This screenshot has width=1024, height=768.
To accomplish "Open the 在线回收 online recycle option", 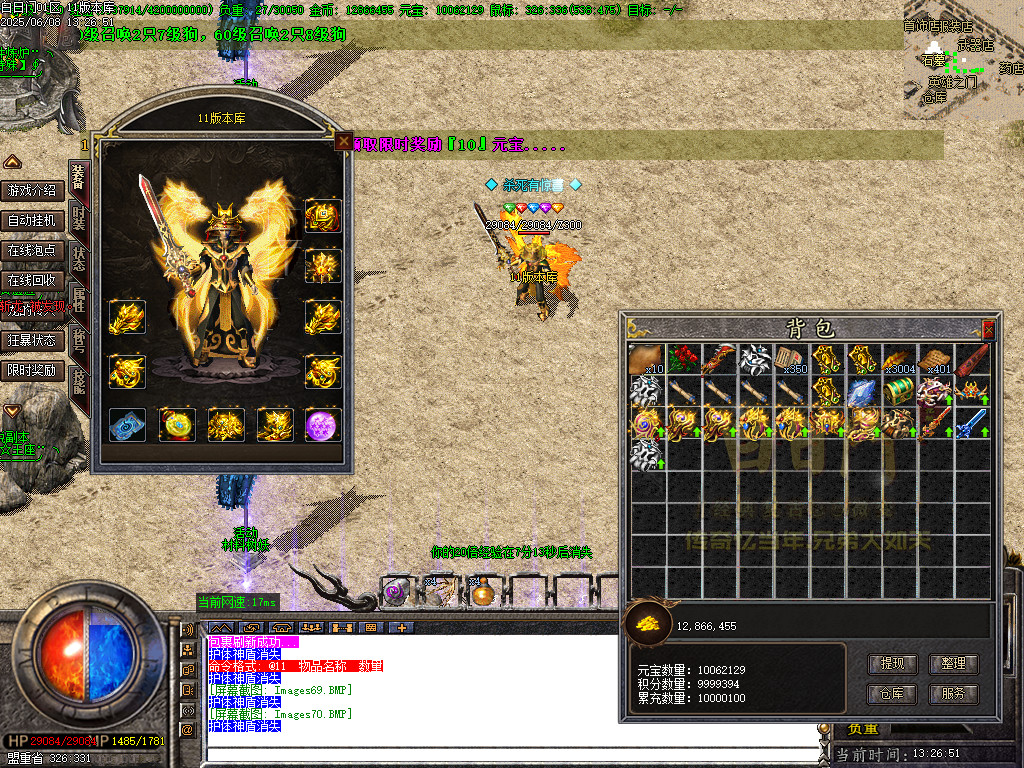I will click(32, 280).
